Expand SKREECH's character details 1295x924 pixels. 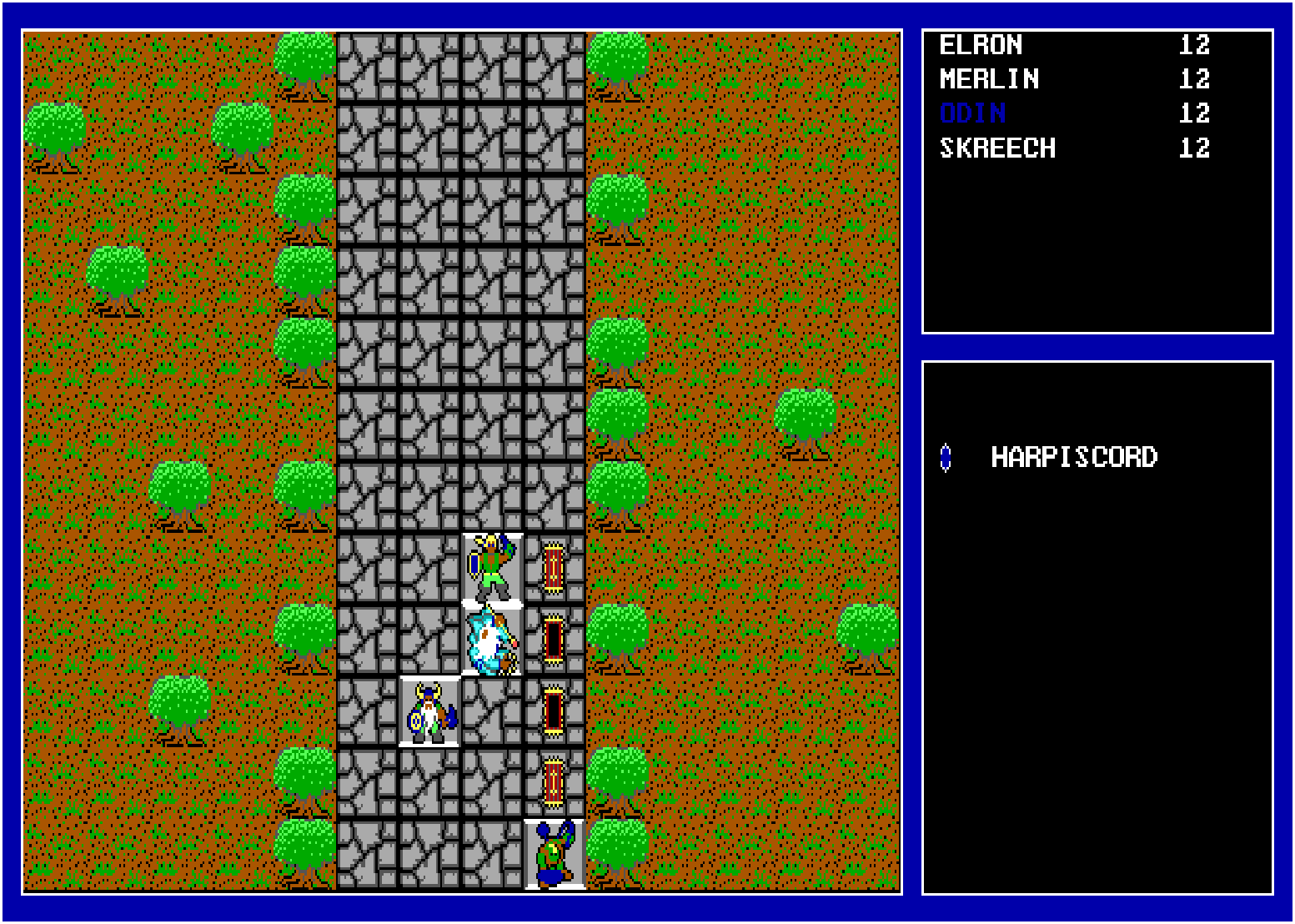(x=997, y=148)
